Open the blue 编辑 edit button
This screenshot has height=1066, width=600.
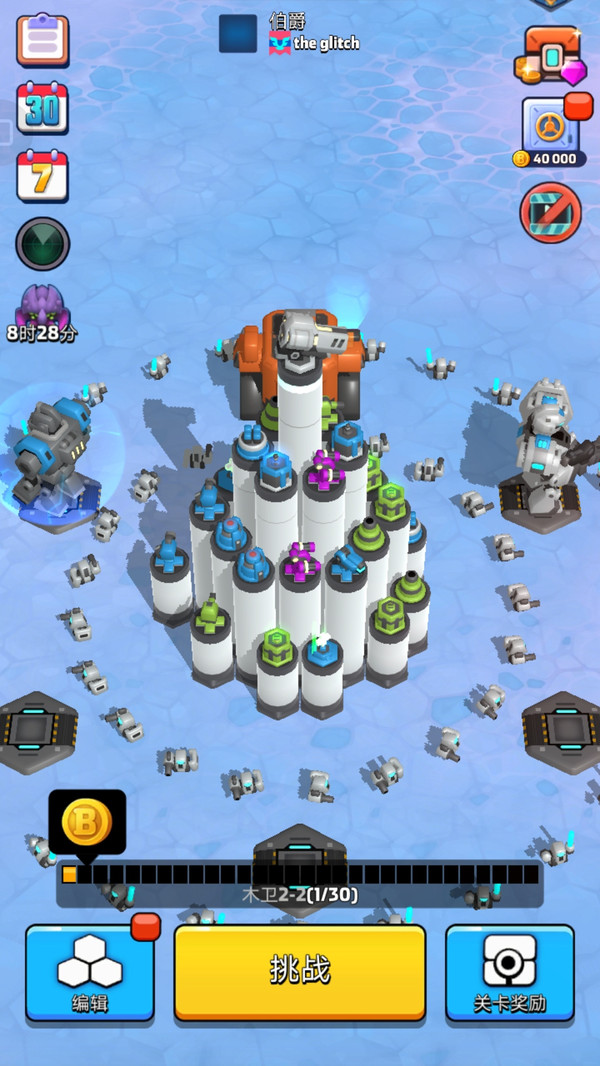[90, 972]
